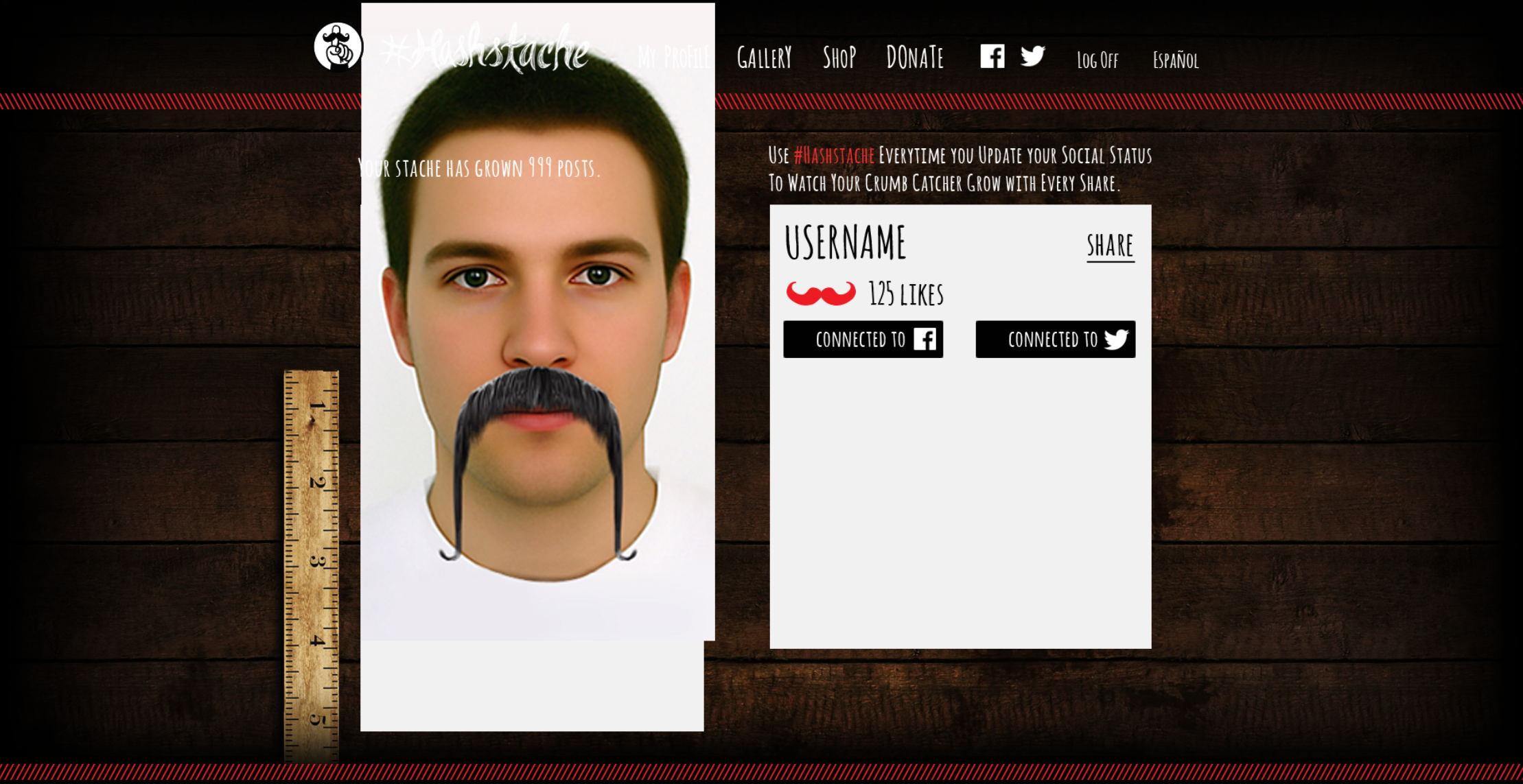
Task: Click the Facebook icon on Connected To button
Action: coord(926,339)
